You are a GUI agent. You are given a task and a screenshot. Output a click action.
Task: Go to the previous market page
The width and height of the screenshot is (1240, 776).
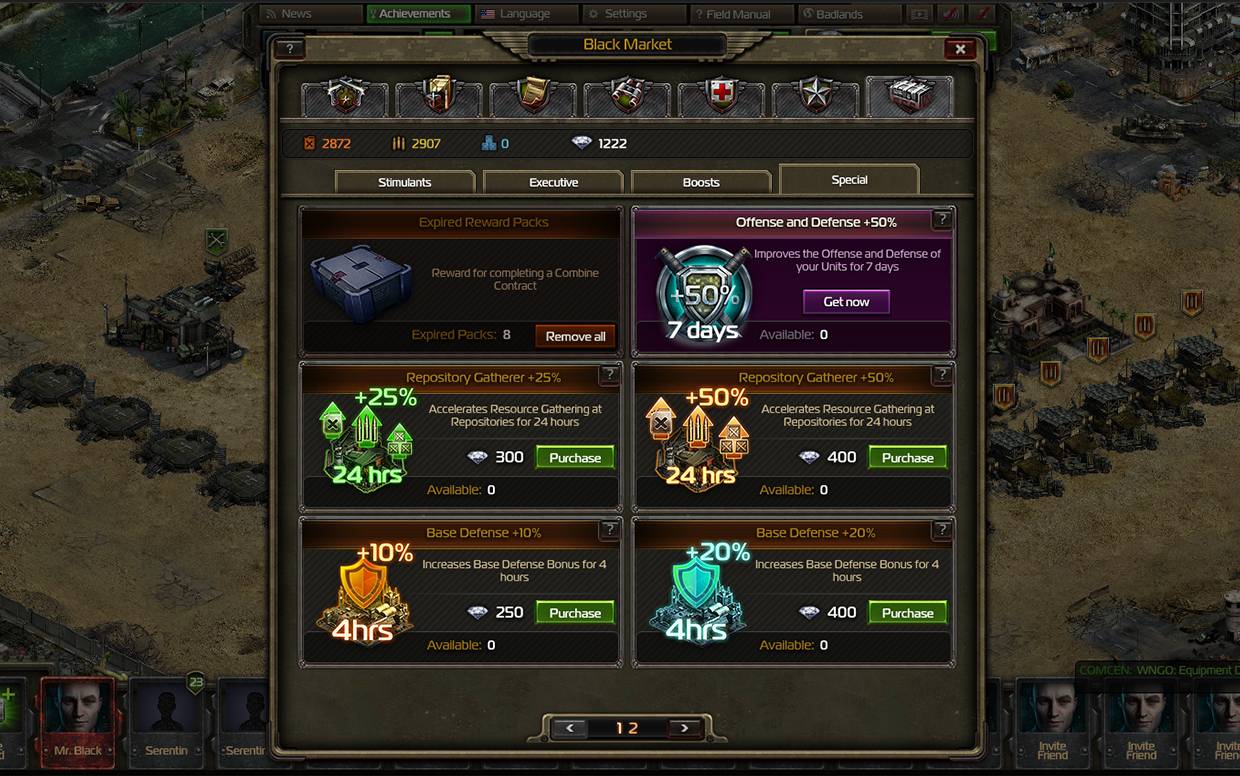click(x=569, y=728)
